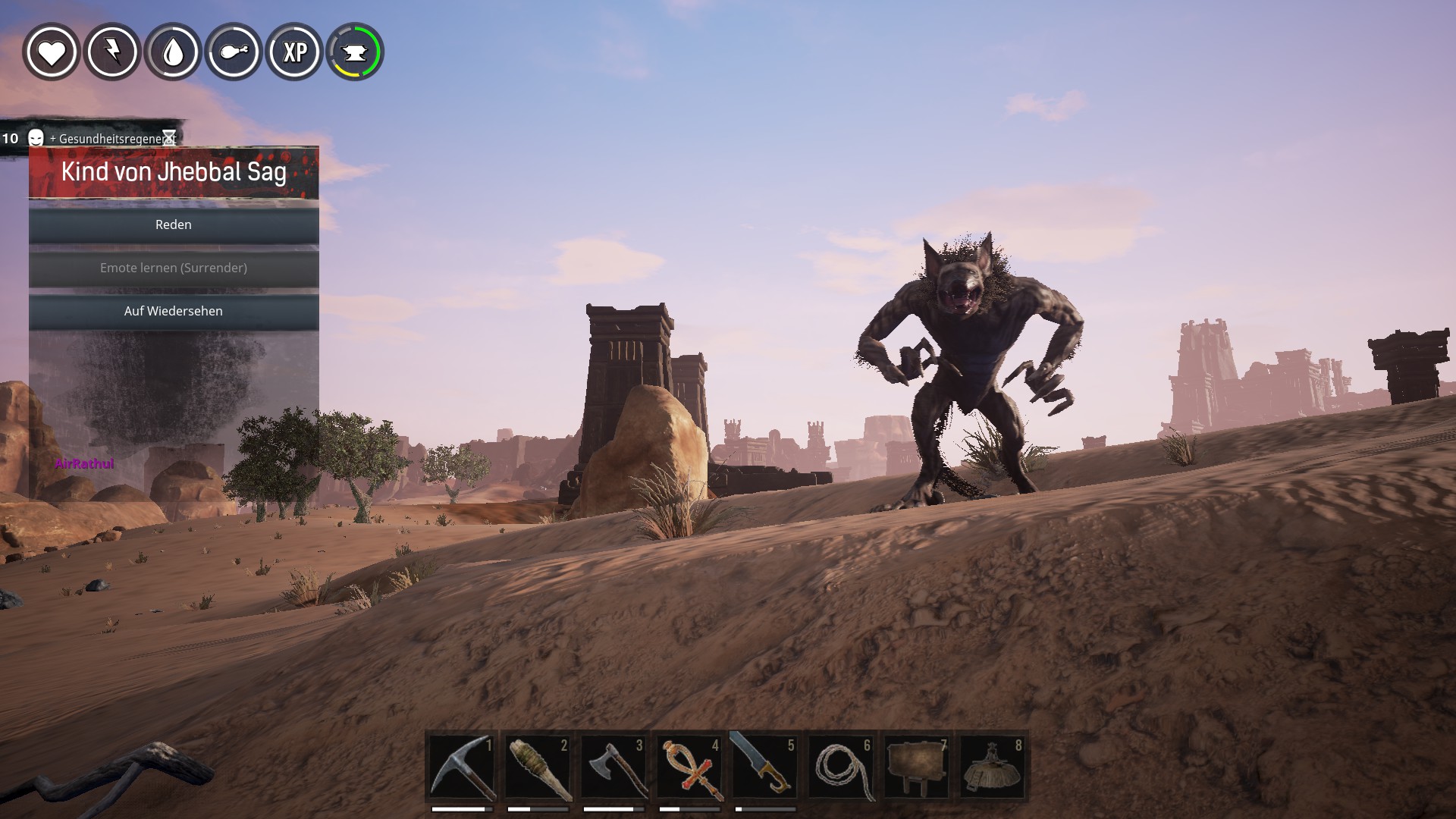
Task: Equip the wrapped club in slot 2
Action: (x=538, y=767)
